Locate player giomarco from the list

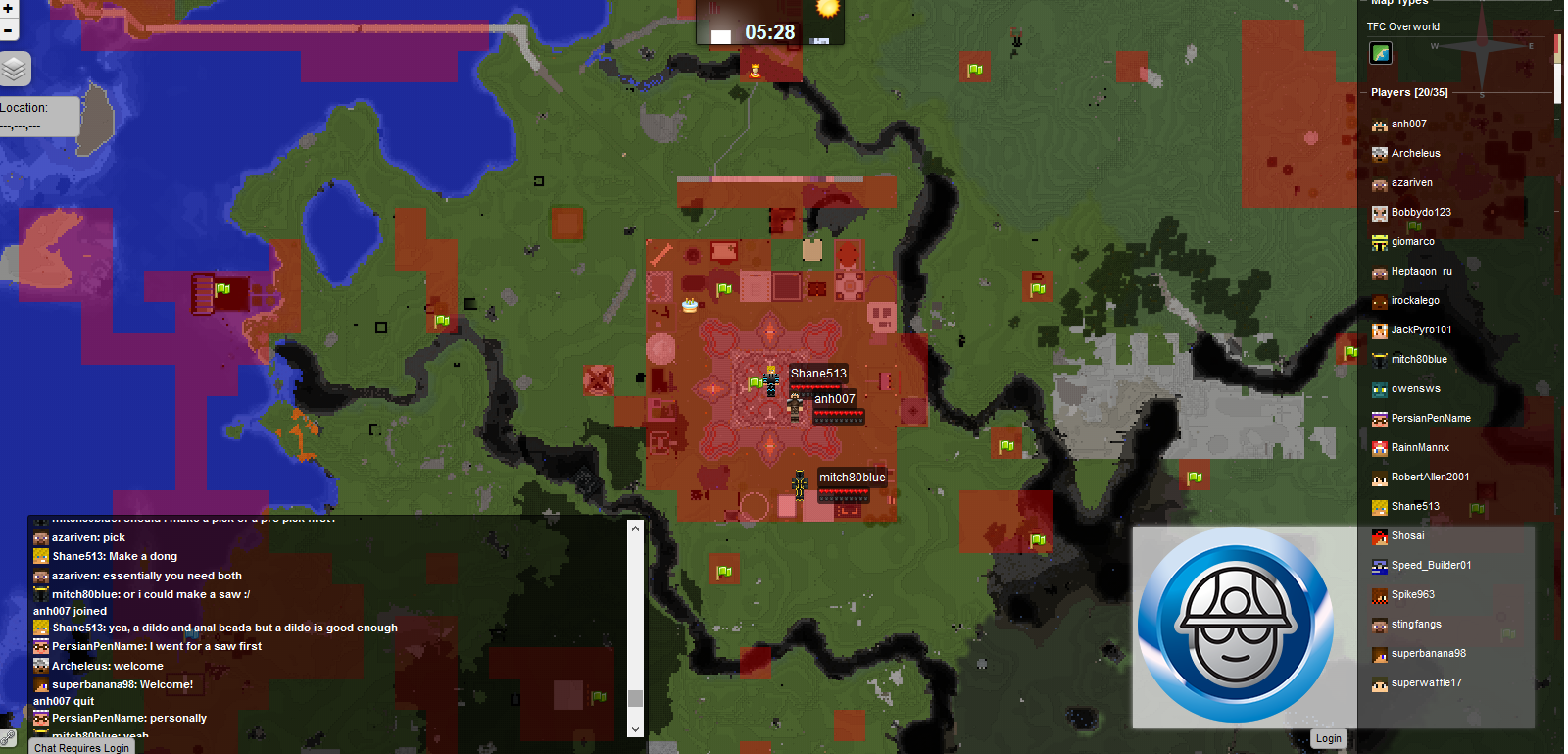(1412, 242)
